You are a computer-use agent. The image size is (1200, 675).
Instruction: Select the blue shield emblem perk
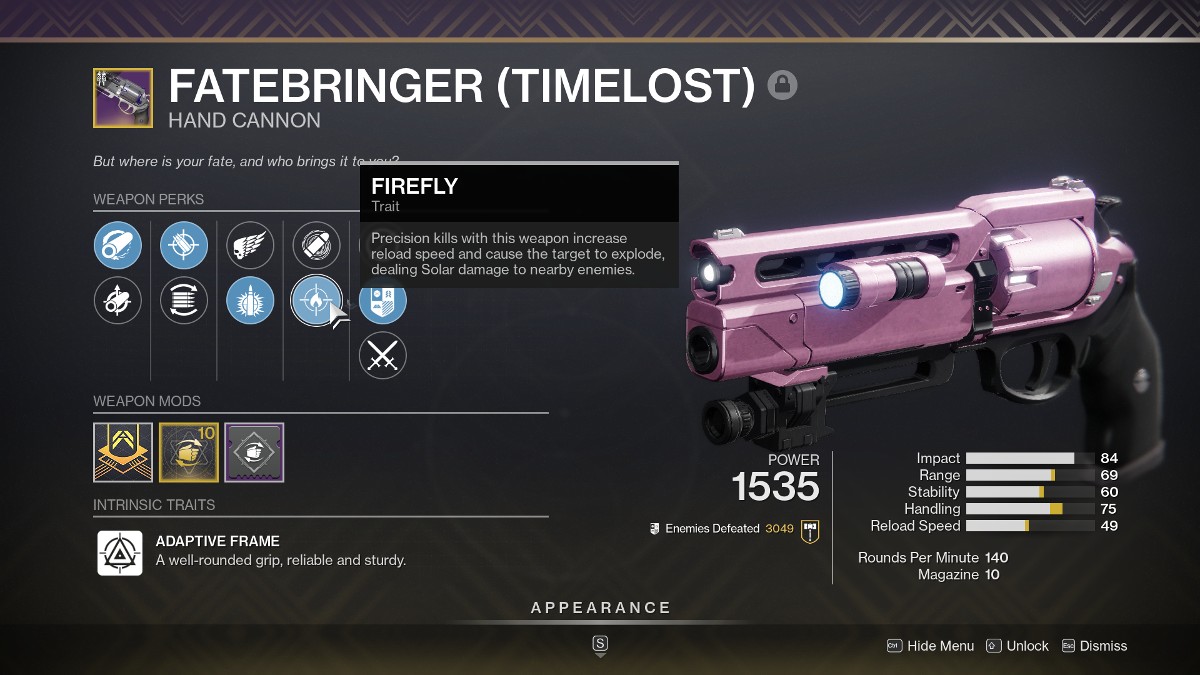pos(382,300)
